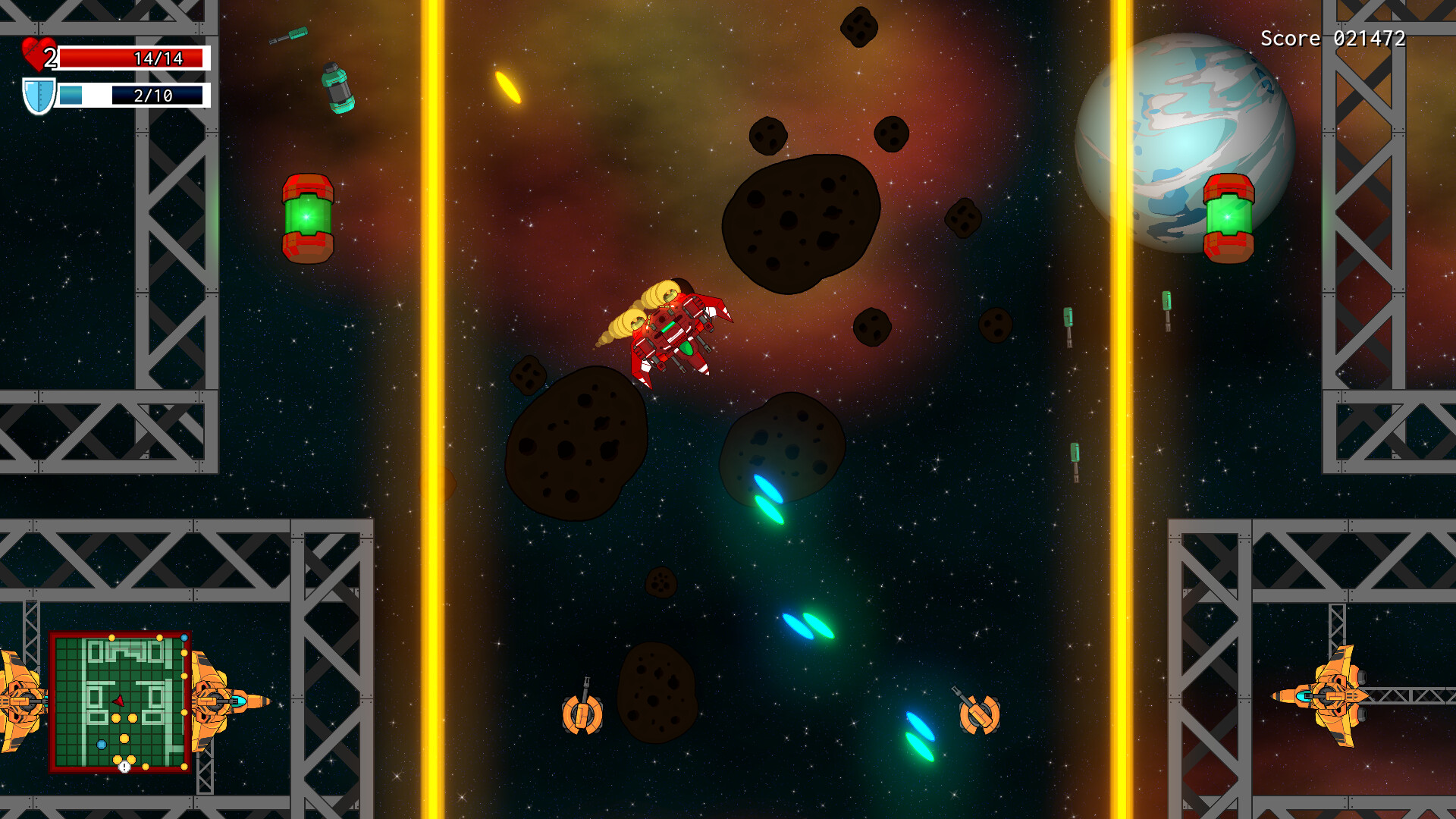Select the blue dot at the minimap top right
This screenshot has height=819, width=1456.
tap(184, 638)
